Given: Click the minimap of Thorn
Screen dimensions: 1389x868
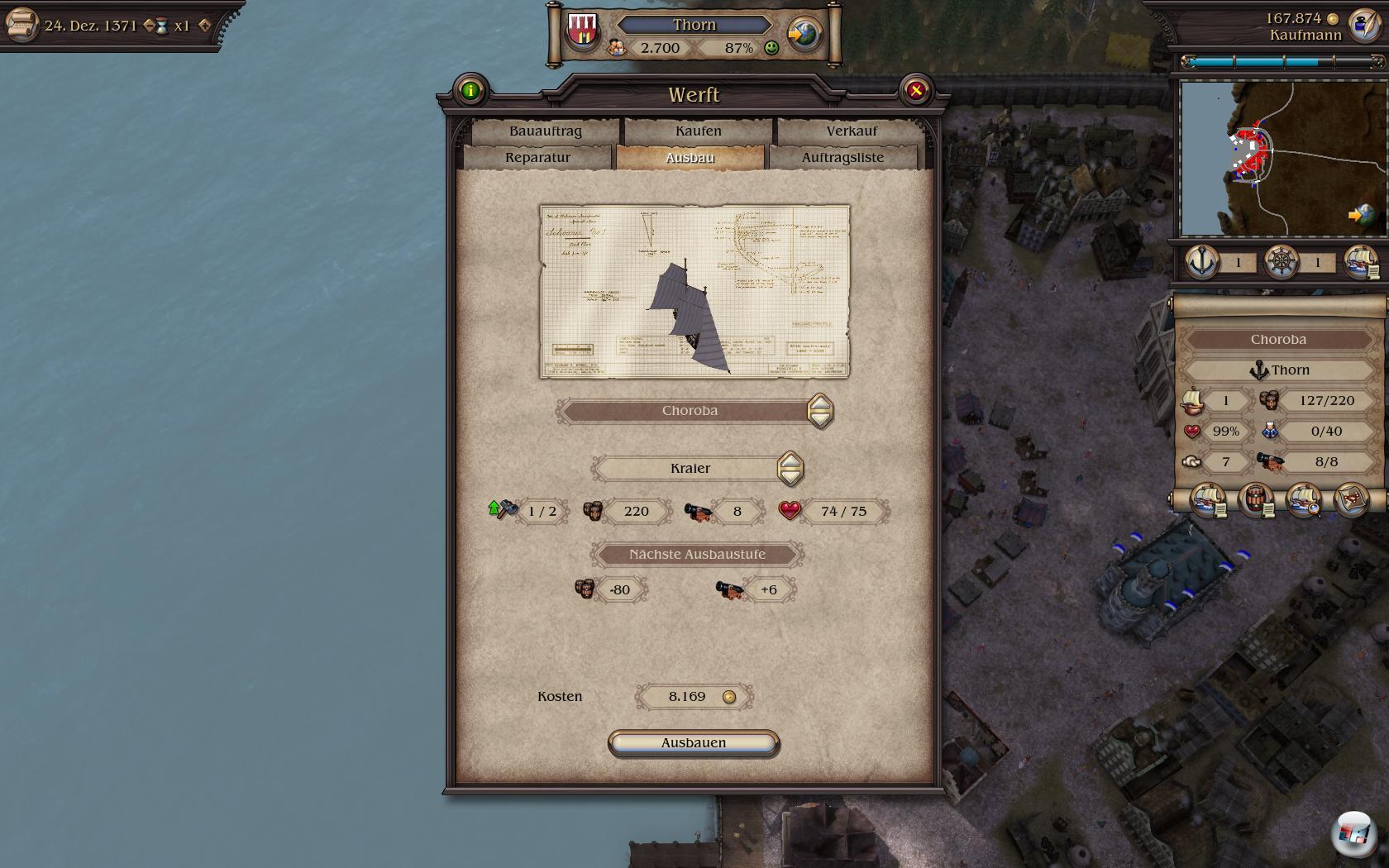Looking at the screenshot, I should click(x=1281, y=157).
